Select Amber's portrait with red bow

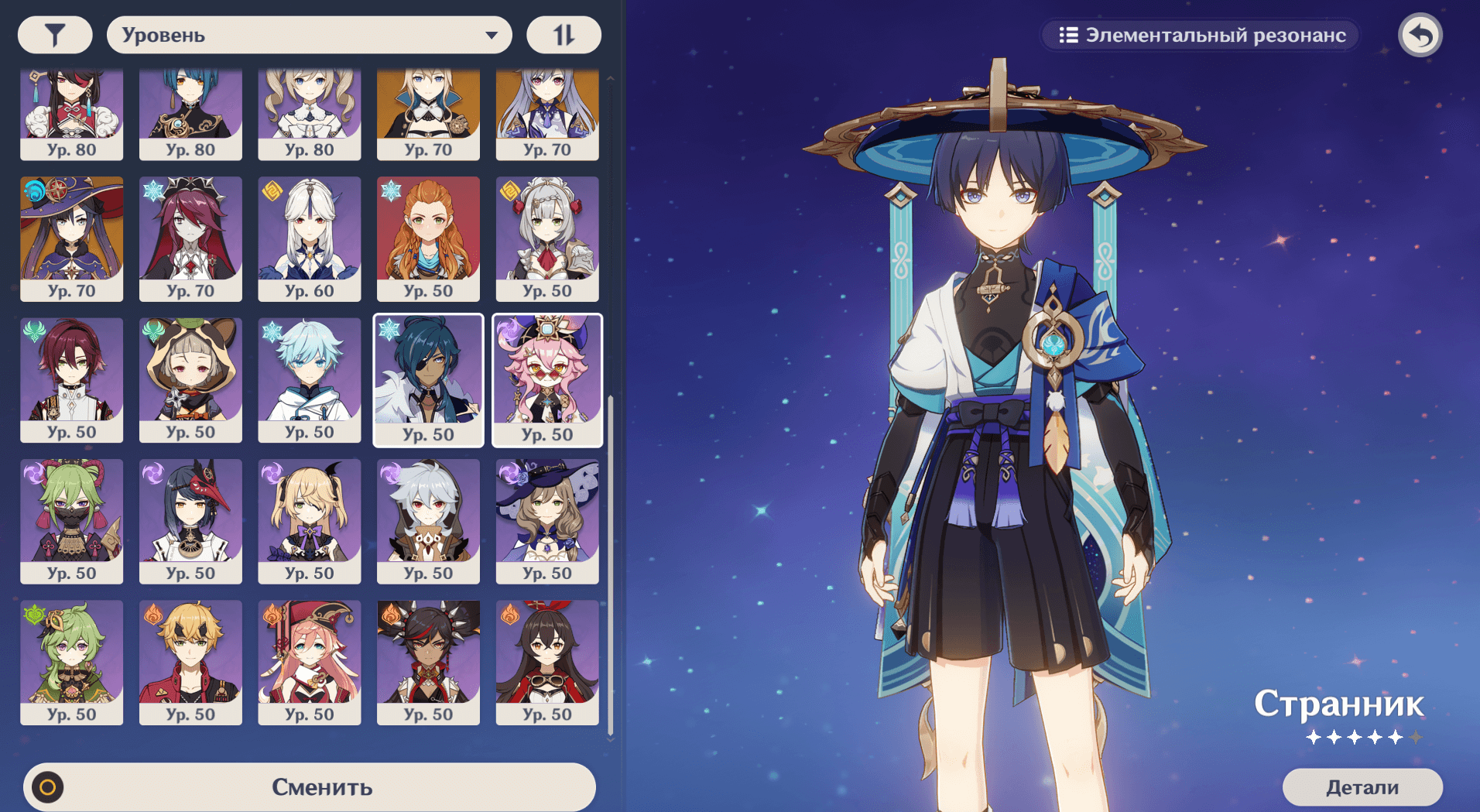coord(547,662)
